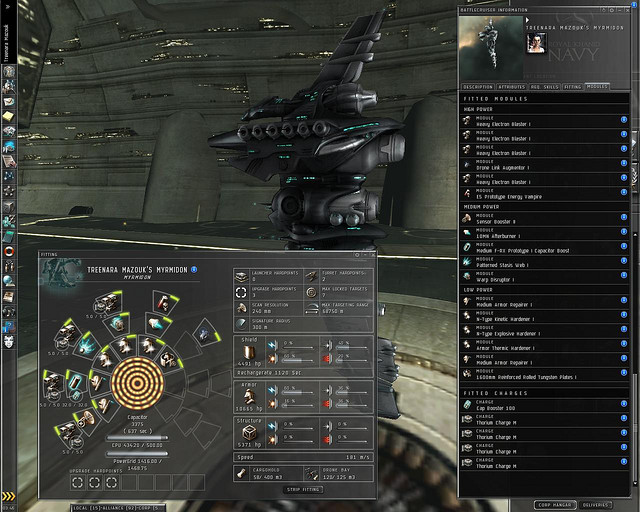Select the Fitting tab in ship info
Image resolution: width=640 pixels, height=512 pixels.
coord(573,87)
